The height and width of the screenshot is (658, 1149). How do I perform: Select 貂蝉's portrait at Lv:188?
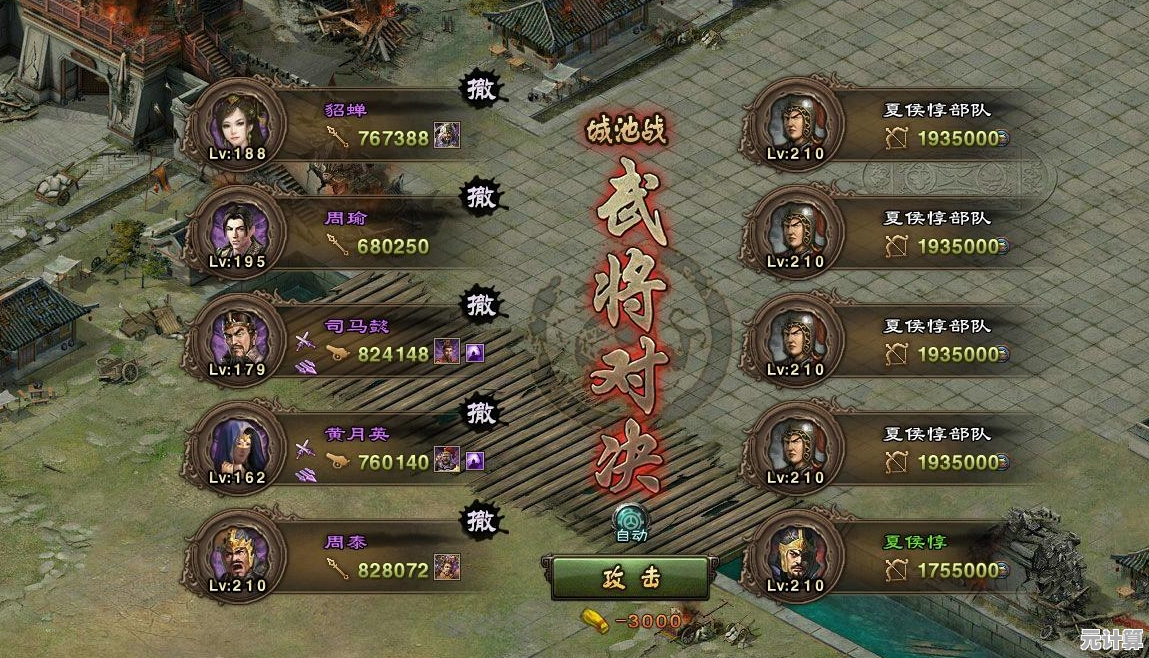click(x=237, y=123)
